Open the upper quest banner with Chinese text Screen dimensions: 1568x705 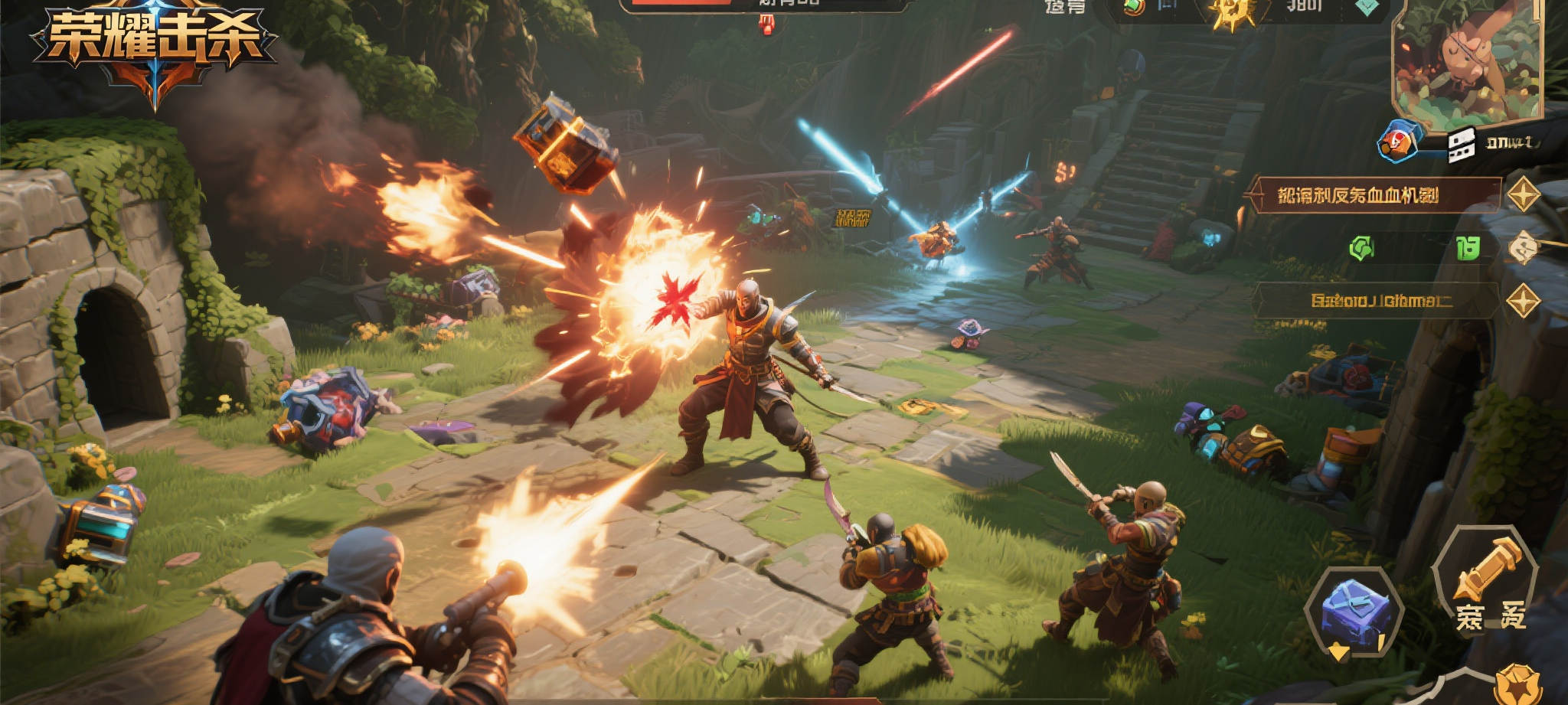(x=1372, y=195)
